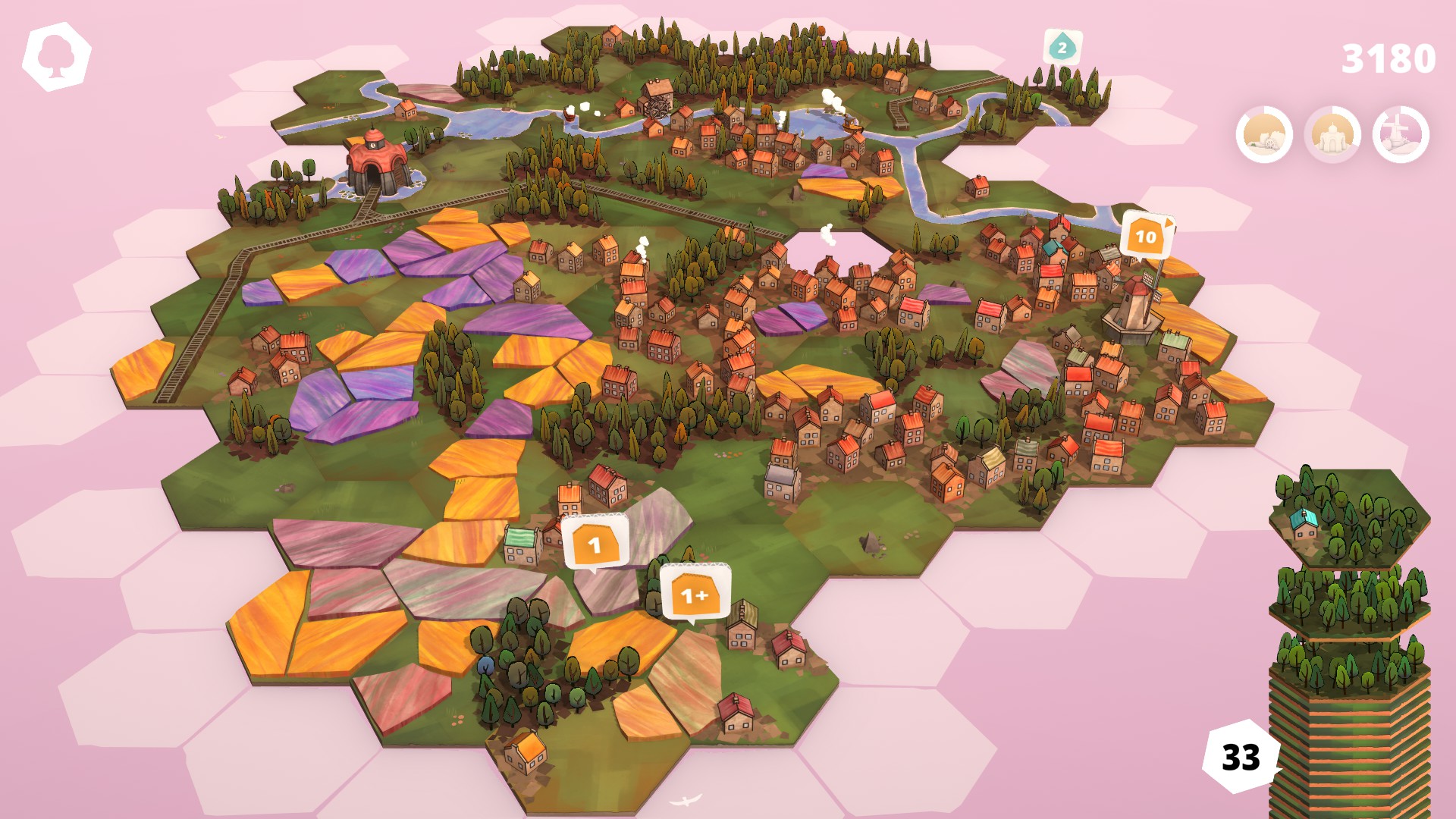Click the orange house quest marker labeled 10

pos(1145,237)
